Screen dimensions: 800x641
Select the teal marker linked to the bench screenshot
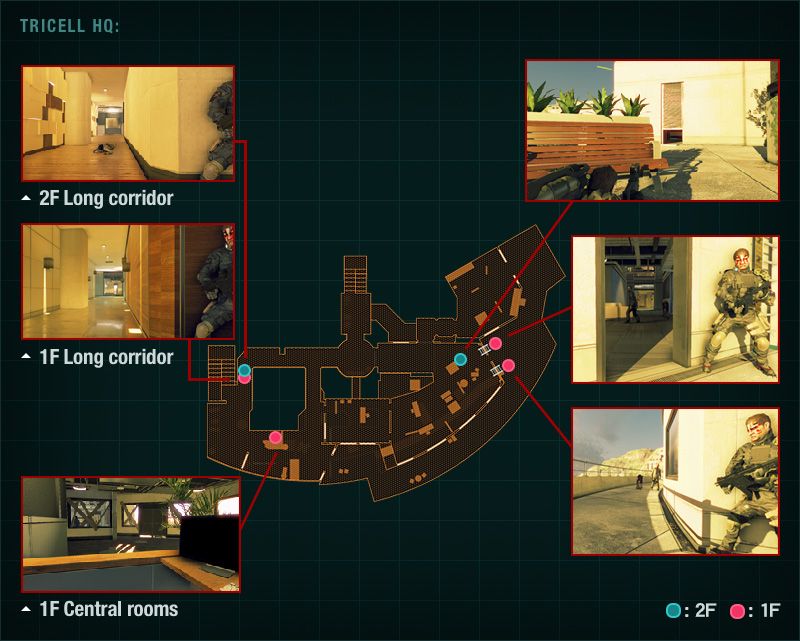pyautogui.click(x=460, y=359)
